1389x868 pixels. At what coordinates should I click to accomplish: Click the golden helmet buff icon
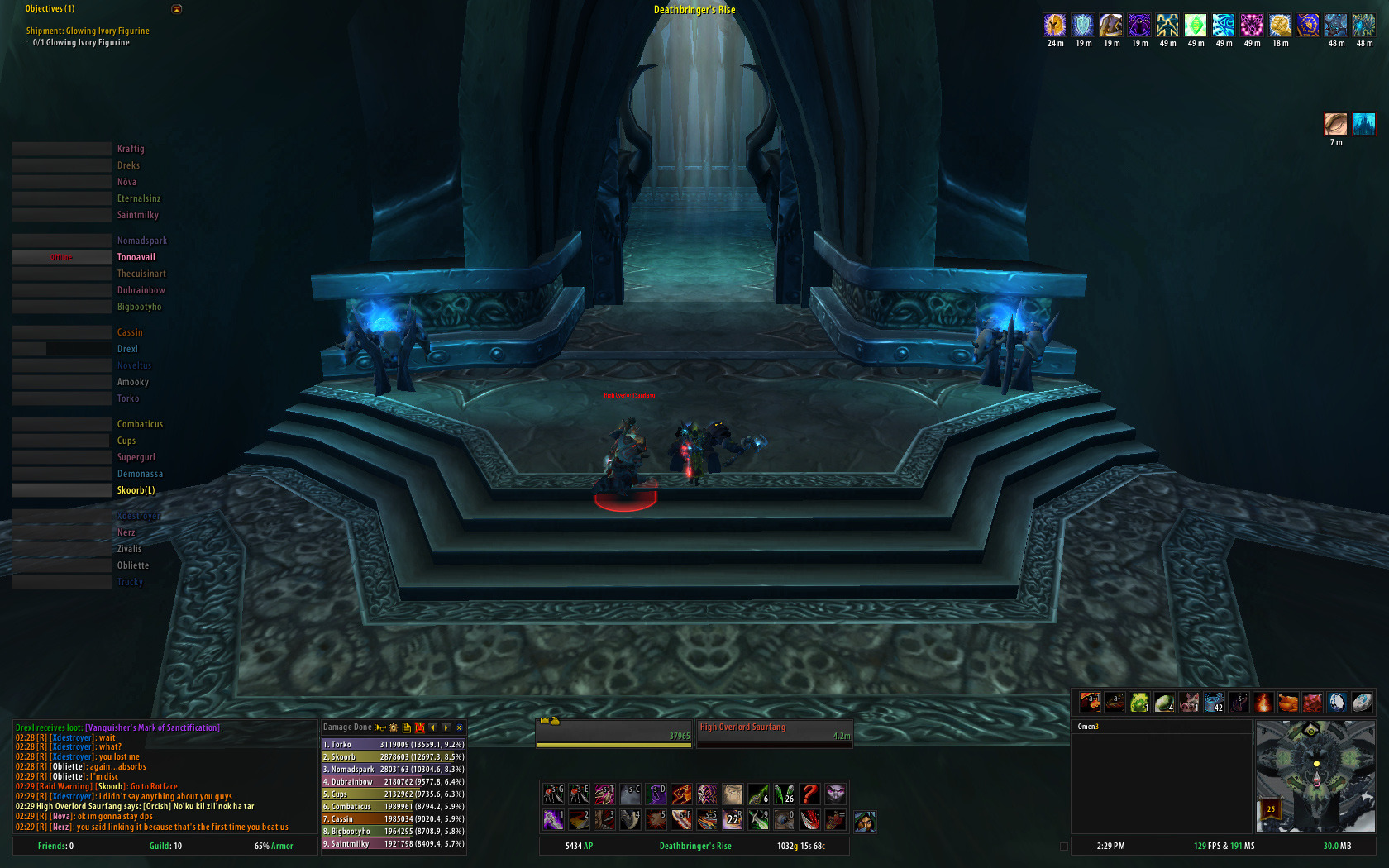1055,25
